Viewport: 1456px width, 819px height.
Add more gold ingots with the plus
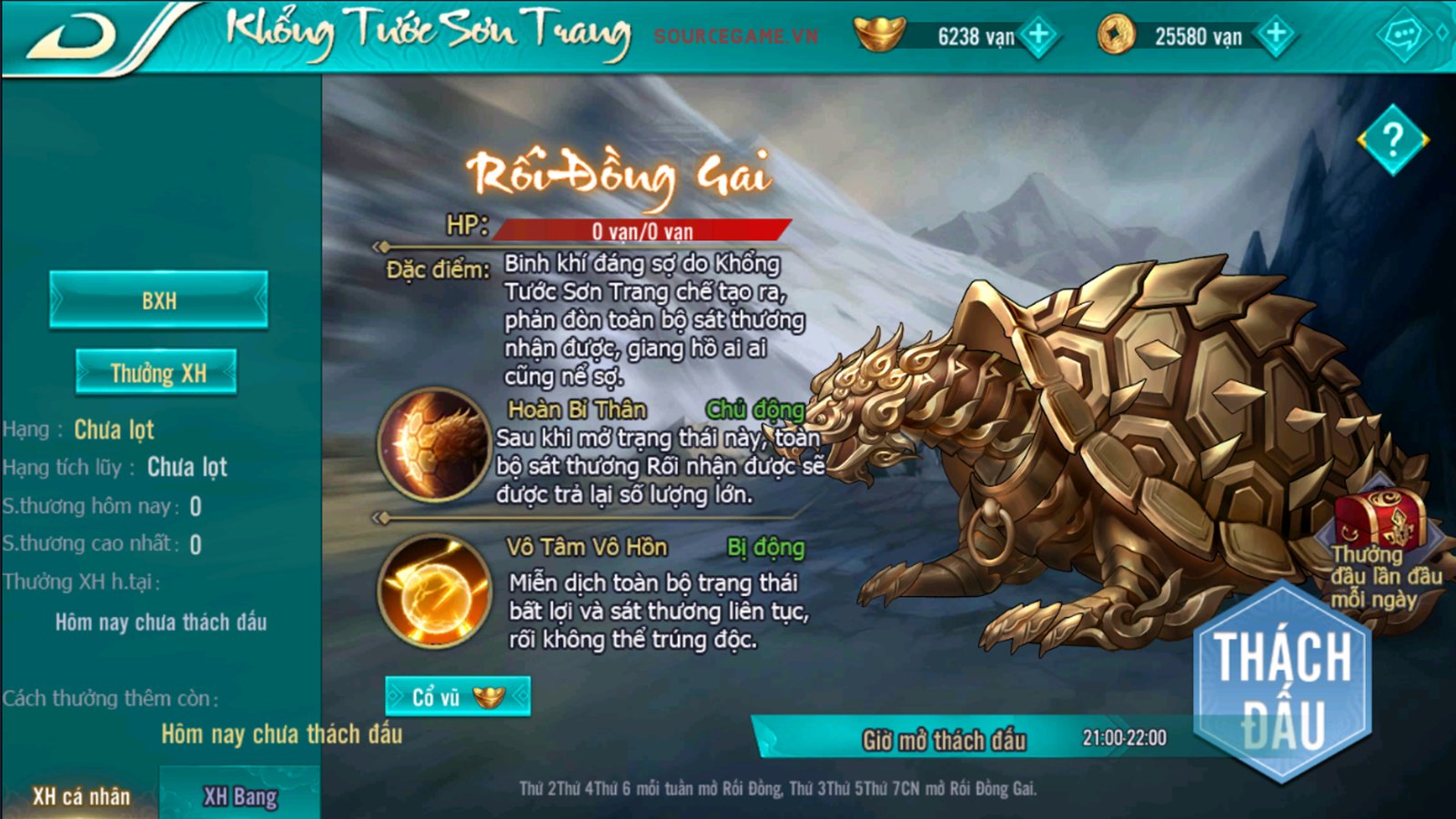click(x=1038, y=36)
